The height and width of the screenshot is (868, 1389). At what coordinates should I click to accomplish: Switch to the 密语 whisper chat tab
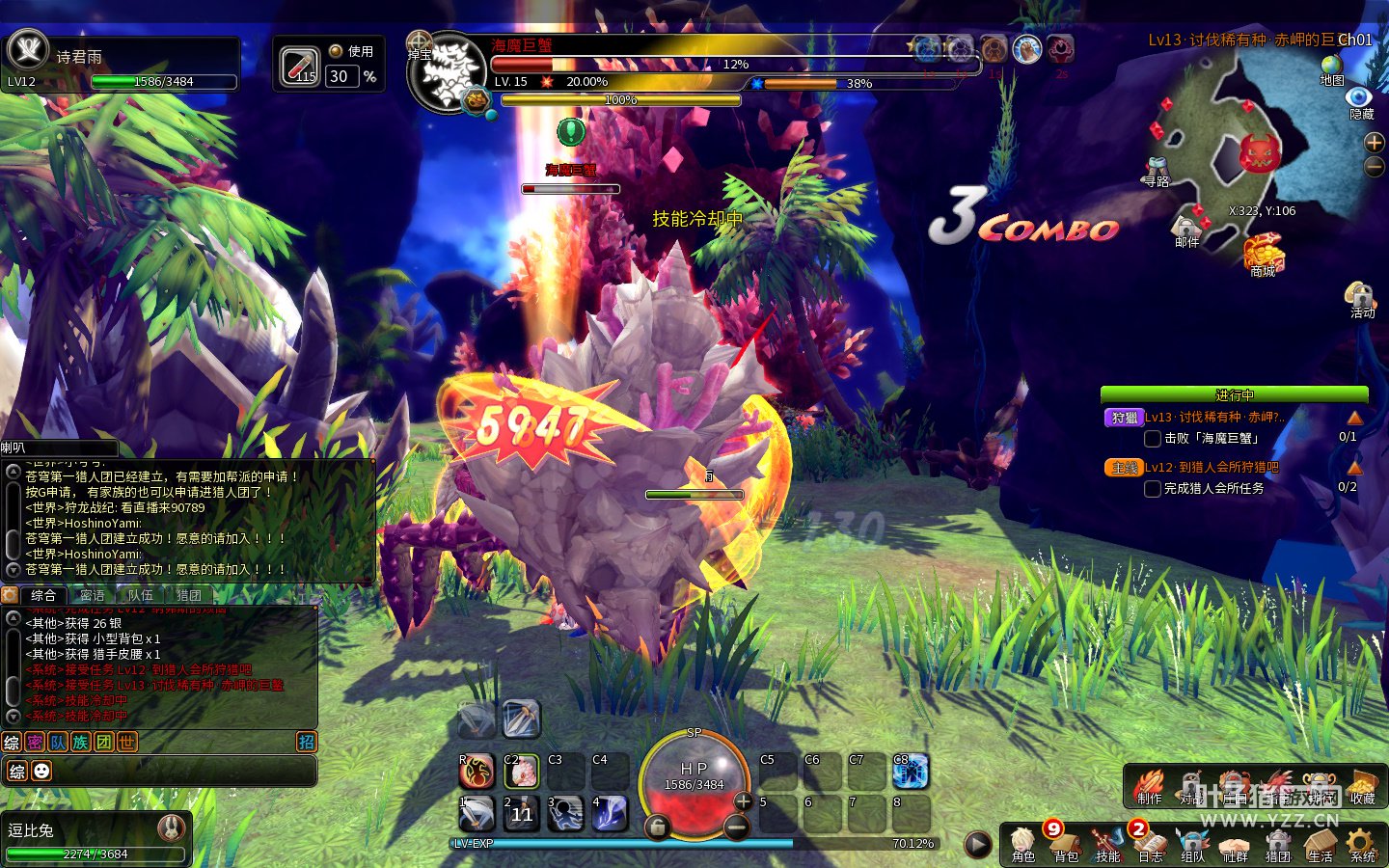click(93, 595)
